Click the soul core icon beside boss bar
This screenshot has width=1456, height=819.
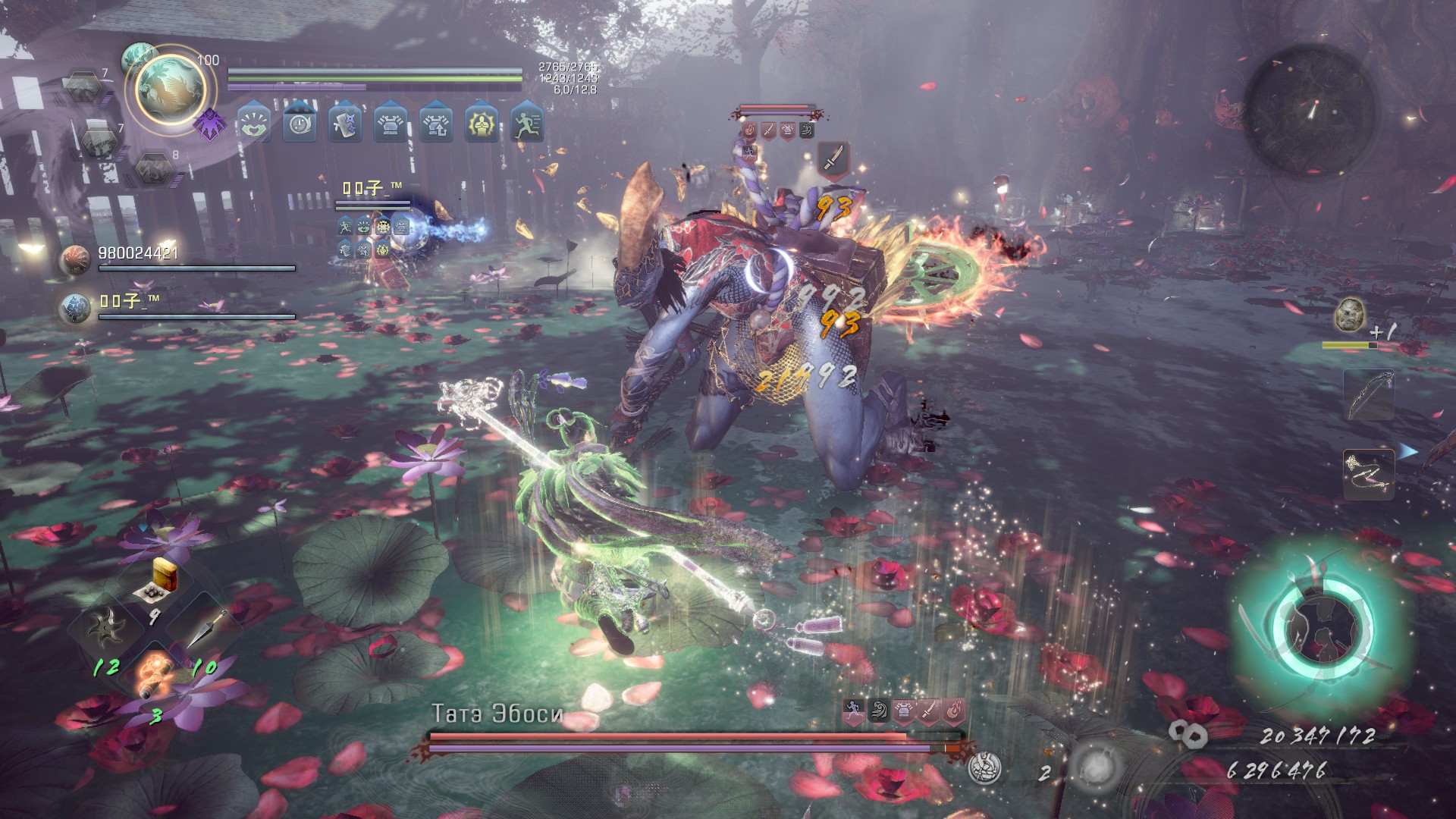(986, 767)
